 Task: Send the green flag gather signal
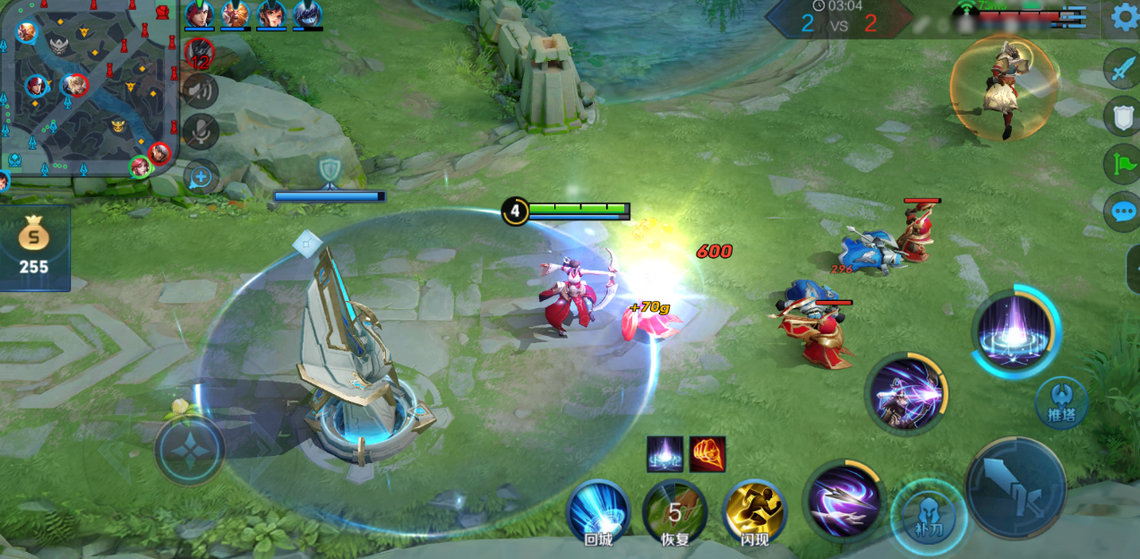click(1122, 163)
